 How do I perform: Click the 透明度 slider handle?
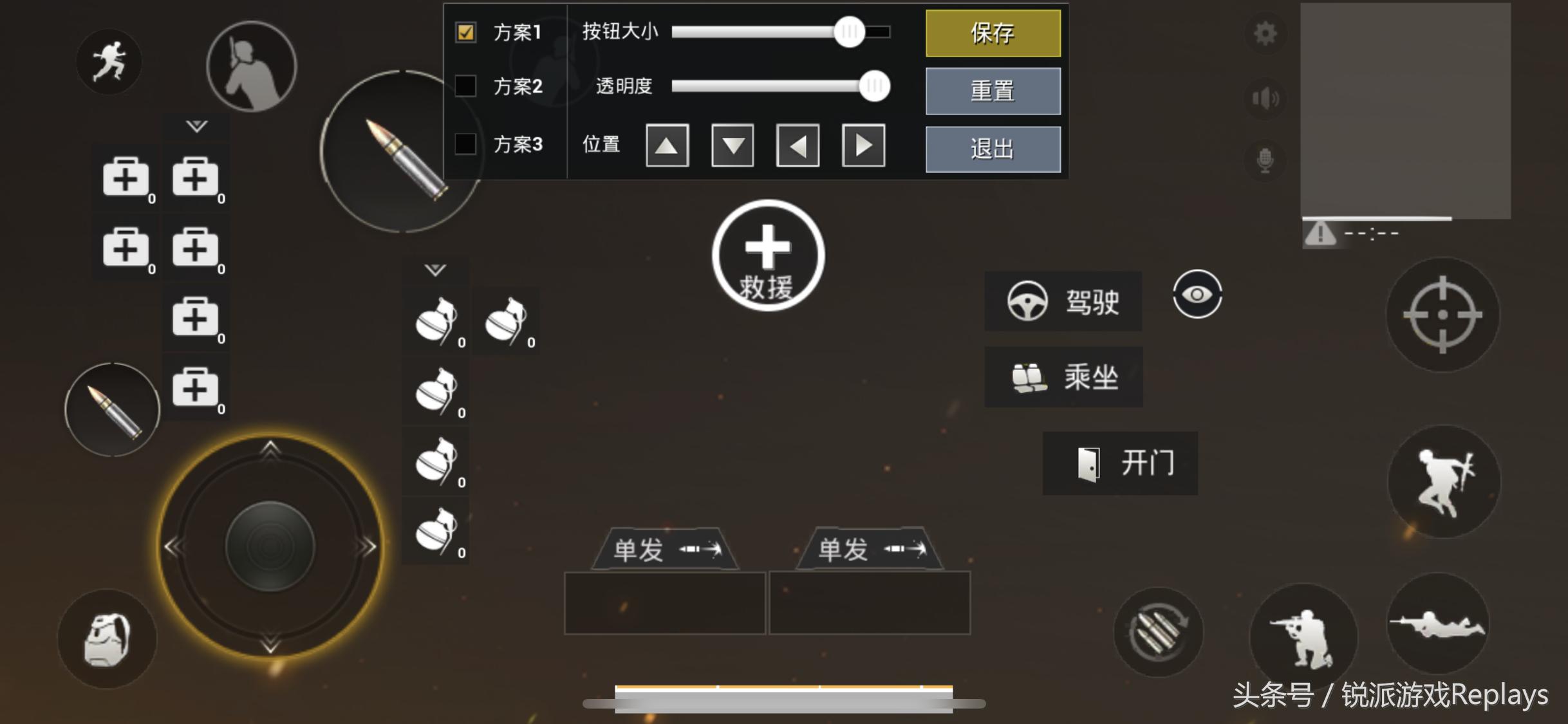coord(874,86)
